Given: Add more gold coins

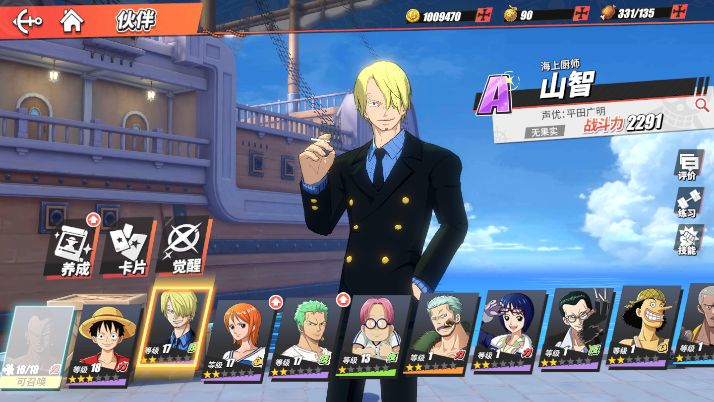Looking at the screenshot, I should click(x=485, y=15).
